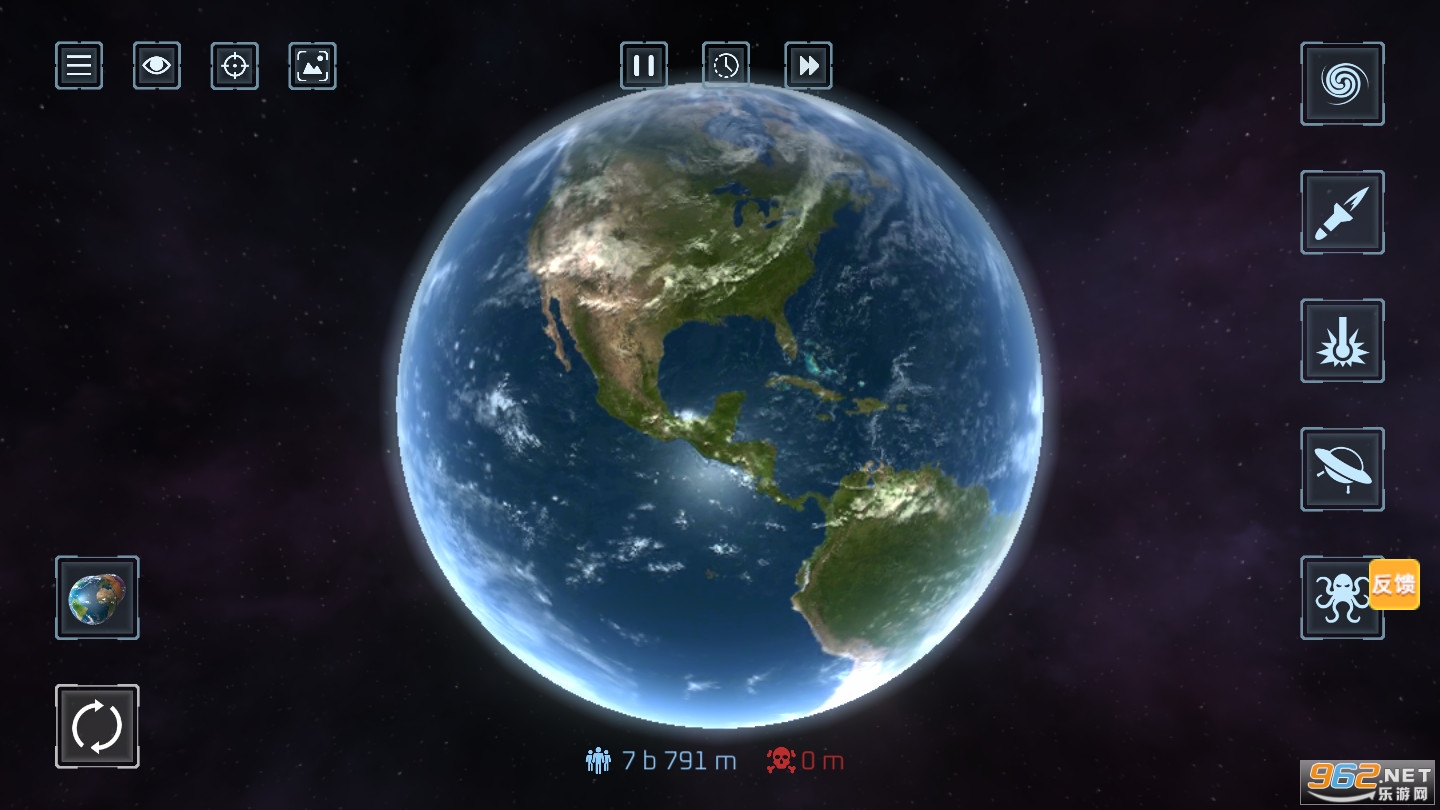Reset the planet with circular arrows
The height and width of the screenshot is (810, 1440).
(97, 726)
